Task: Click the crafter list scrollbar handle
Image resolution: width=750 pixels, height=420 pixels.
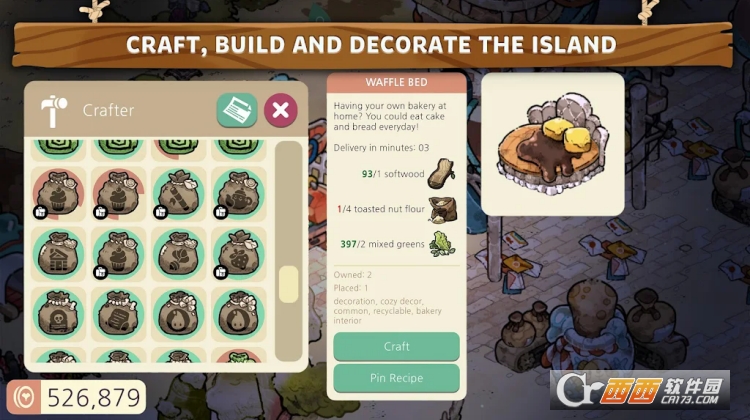Action: click(x=288, y=283)
